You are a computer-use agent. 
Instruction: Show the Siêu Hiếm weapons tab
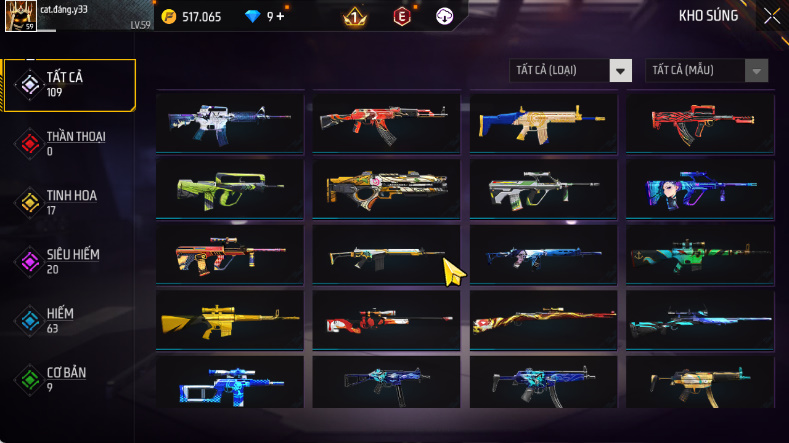[70, 261]
